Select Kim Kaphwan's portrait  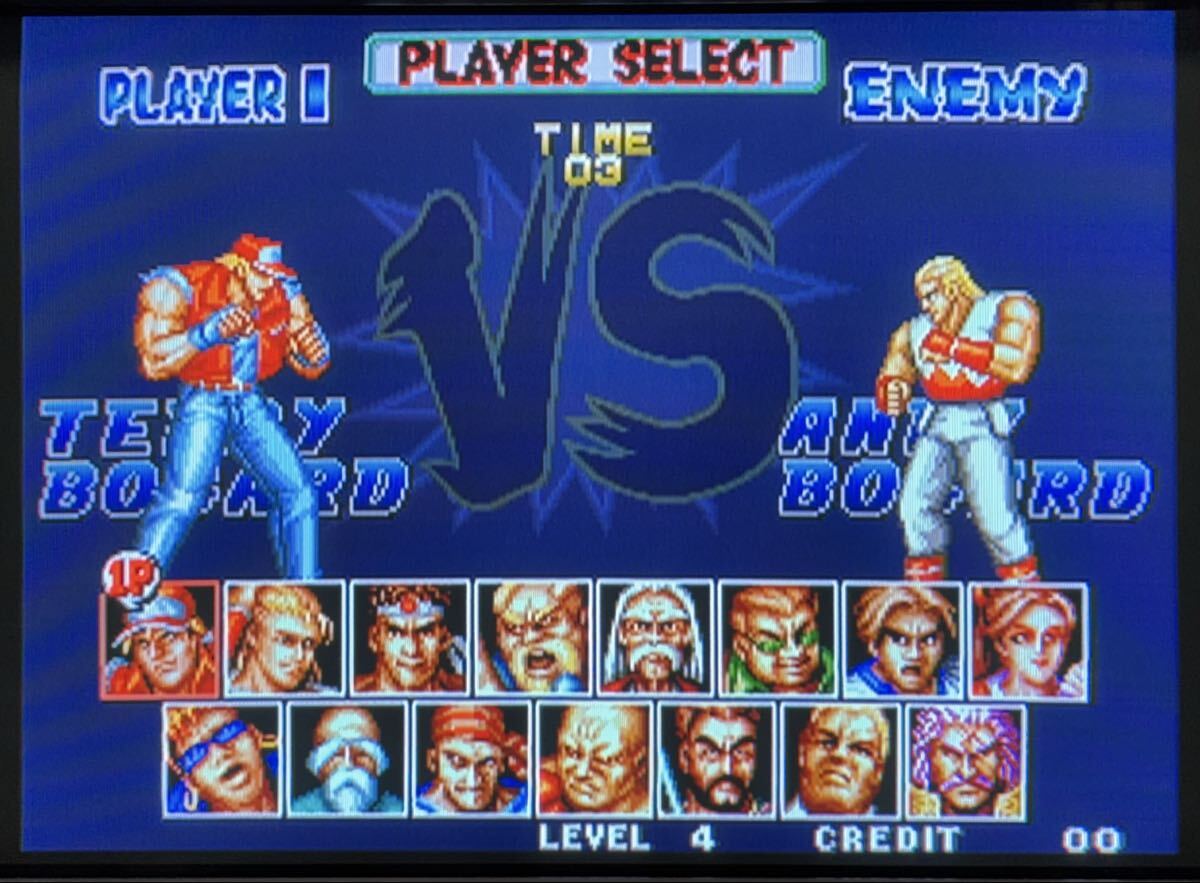pyautogui.click(x=902, y=639)
